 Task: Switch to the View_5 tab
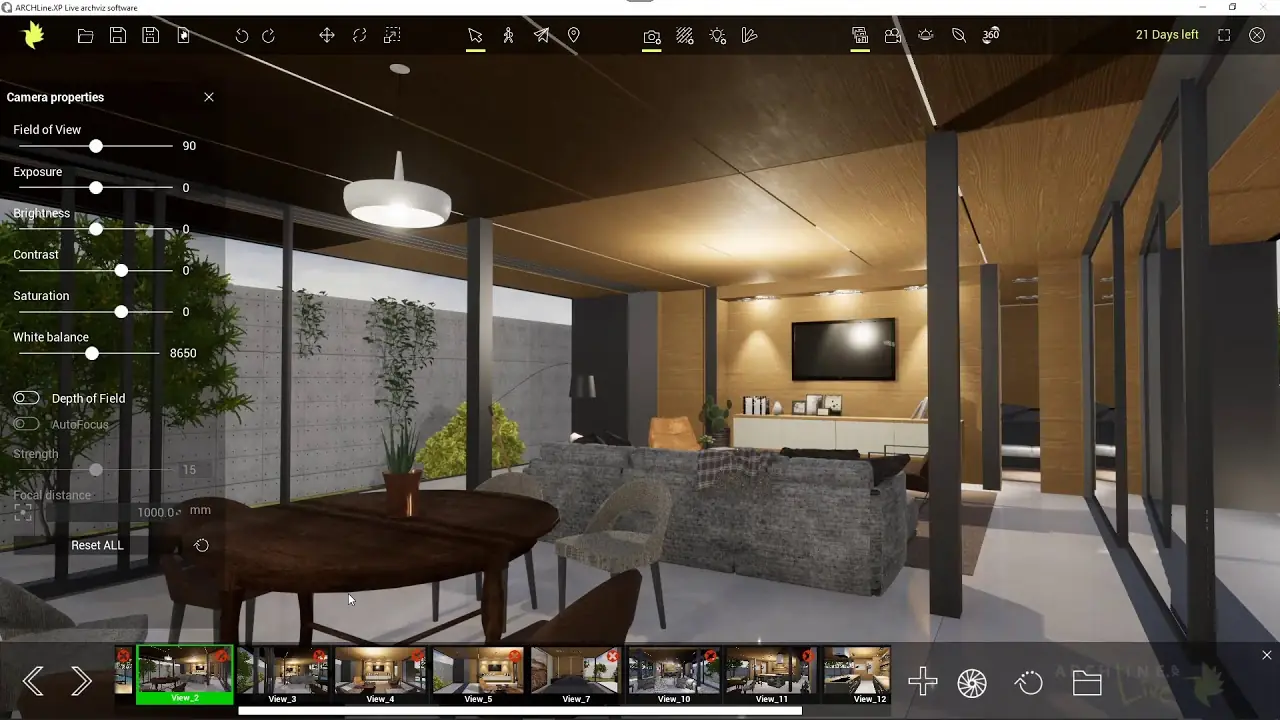point(478,674)
